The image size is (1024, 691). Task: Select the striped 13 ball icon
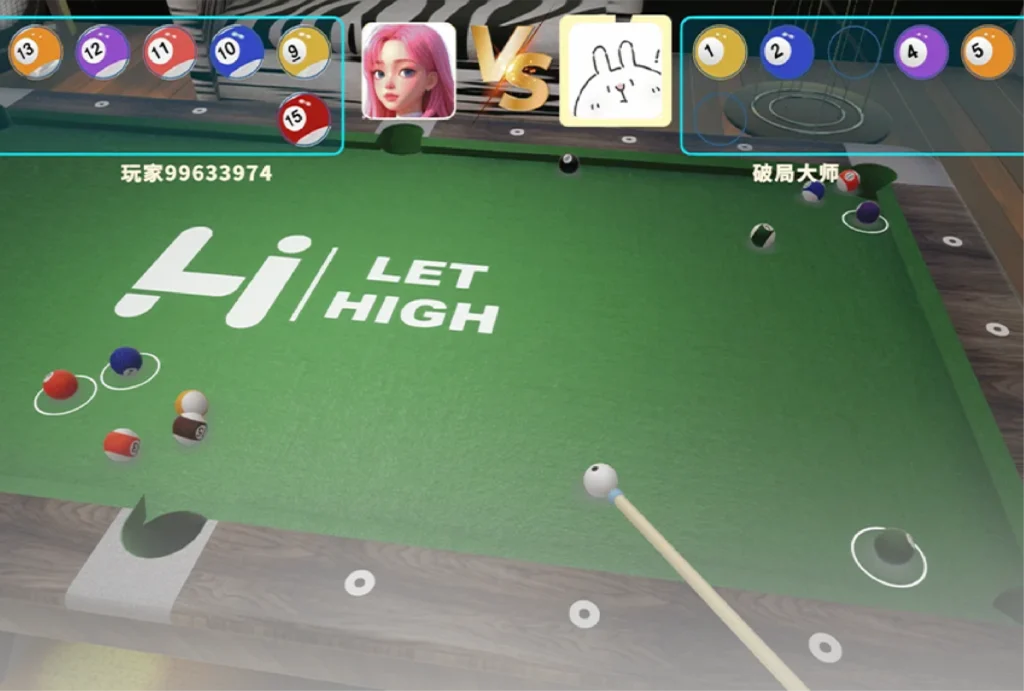coord(35,52)
